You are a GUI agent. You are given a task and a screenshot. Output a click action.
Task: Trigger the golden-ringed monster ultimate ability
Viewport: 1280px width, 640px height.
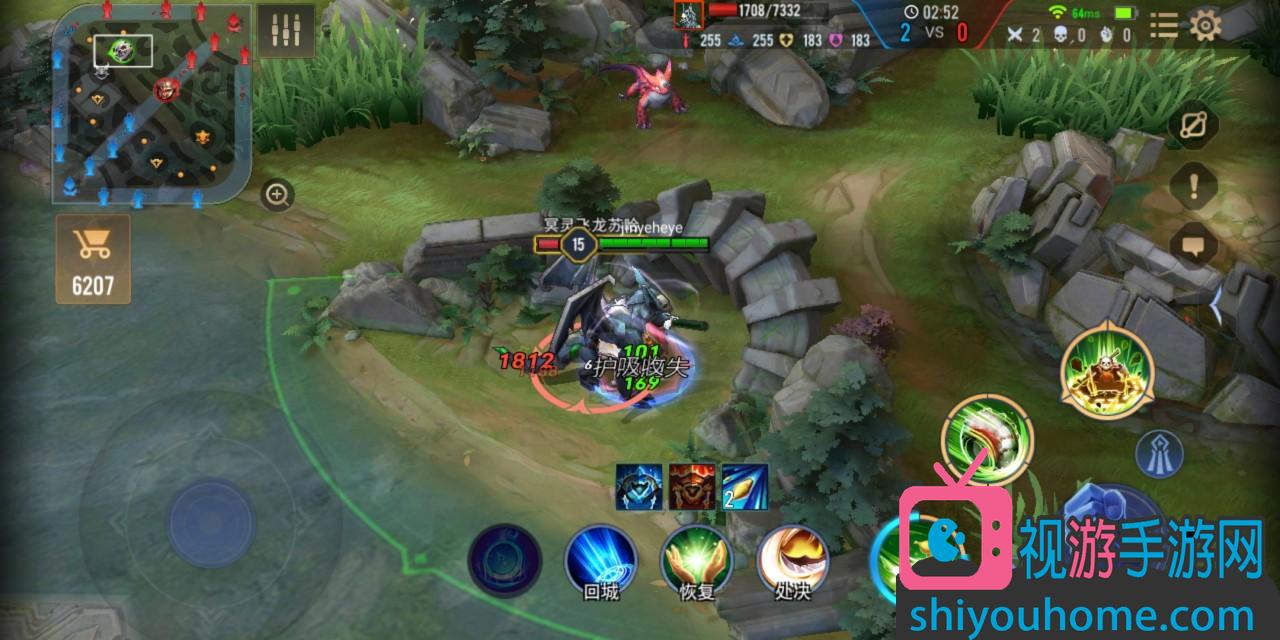1107,372
